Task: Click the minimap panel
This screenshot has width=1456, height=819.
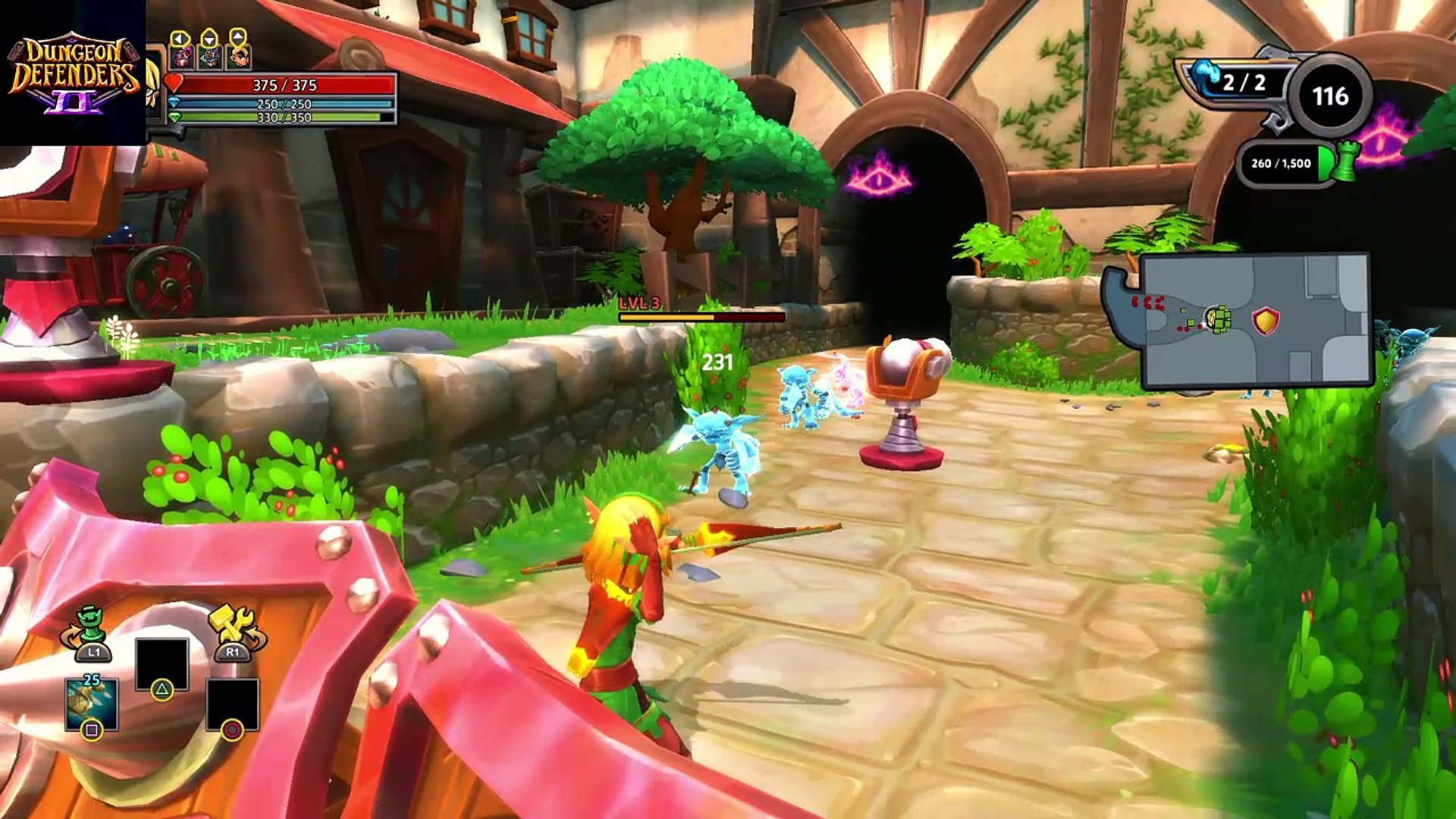Action: 1255,321
